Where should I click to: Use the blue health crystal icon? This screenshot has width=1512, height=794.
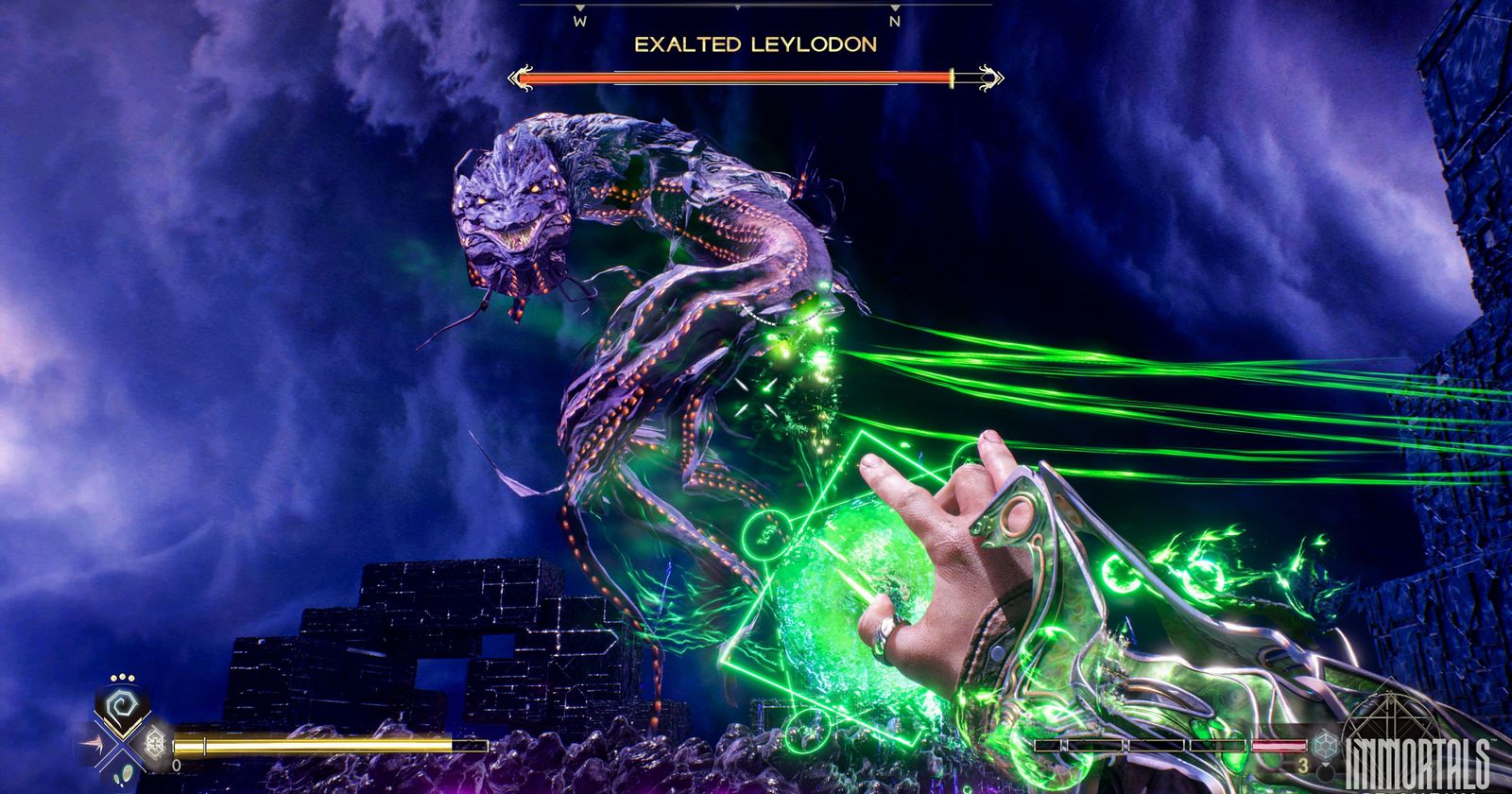[1326, 744]
